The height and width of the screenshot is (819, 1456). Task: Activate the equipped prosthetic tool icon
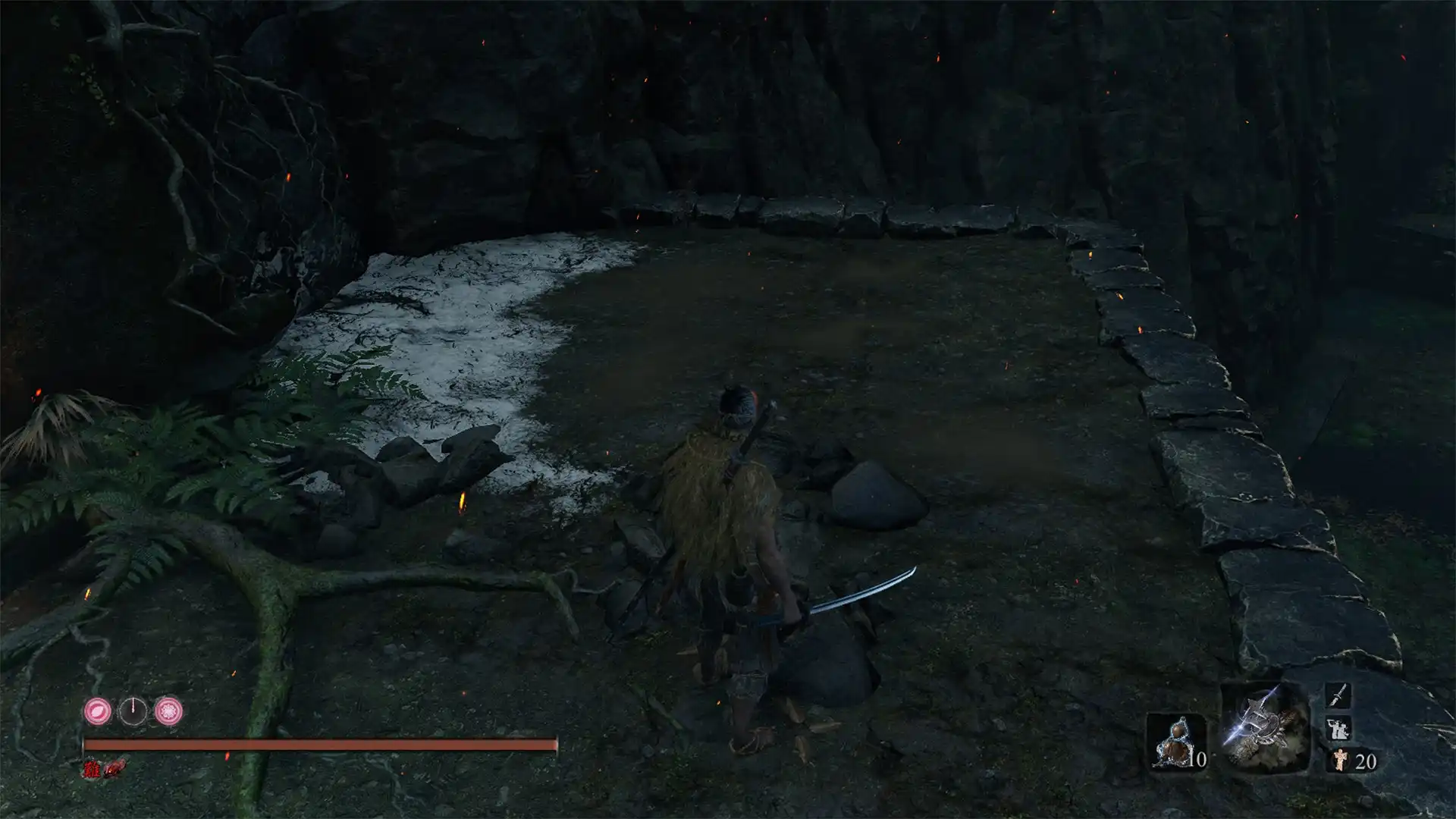(x=1265, y=728)
